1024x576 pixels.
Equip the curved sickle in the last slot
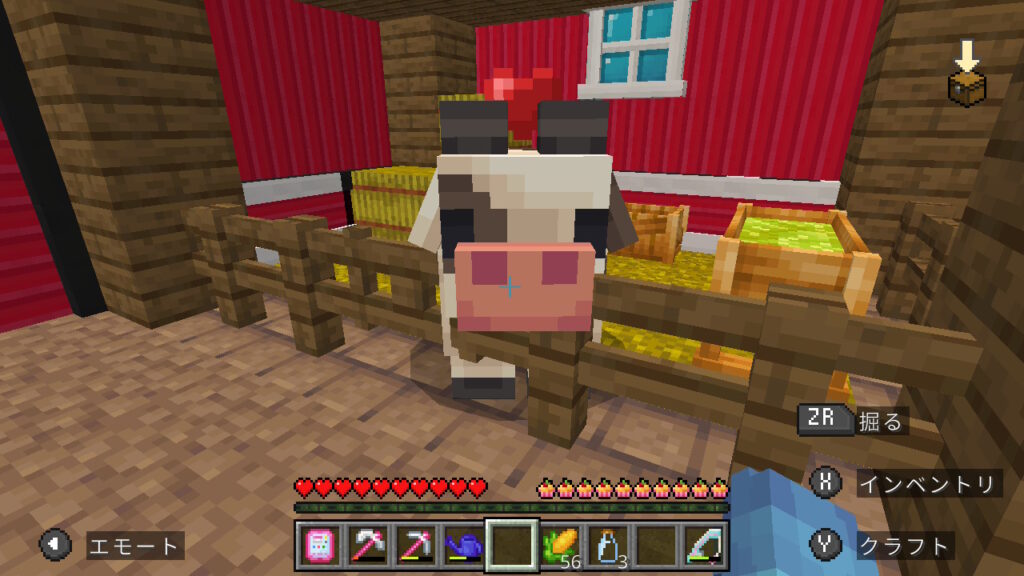pyautogui.click(x=703, y=546)
